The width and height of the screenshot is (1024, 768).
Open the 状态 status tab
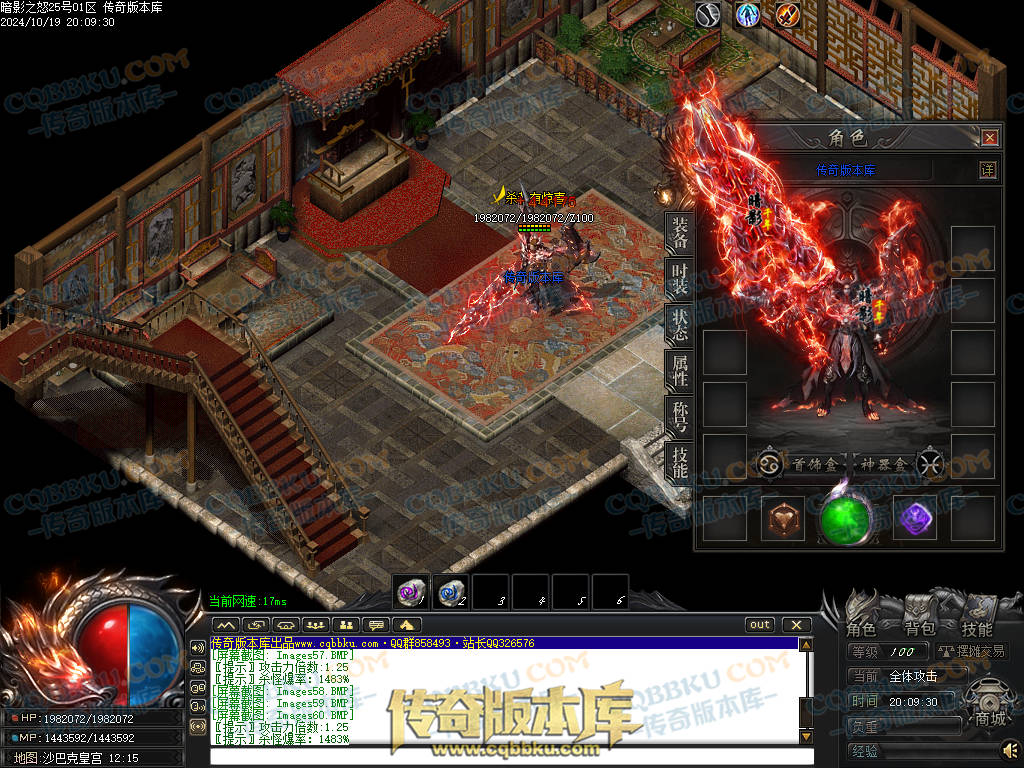pos(680,325)
